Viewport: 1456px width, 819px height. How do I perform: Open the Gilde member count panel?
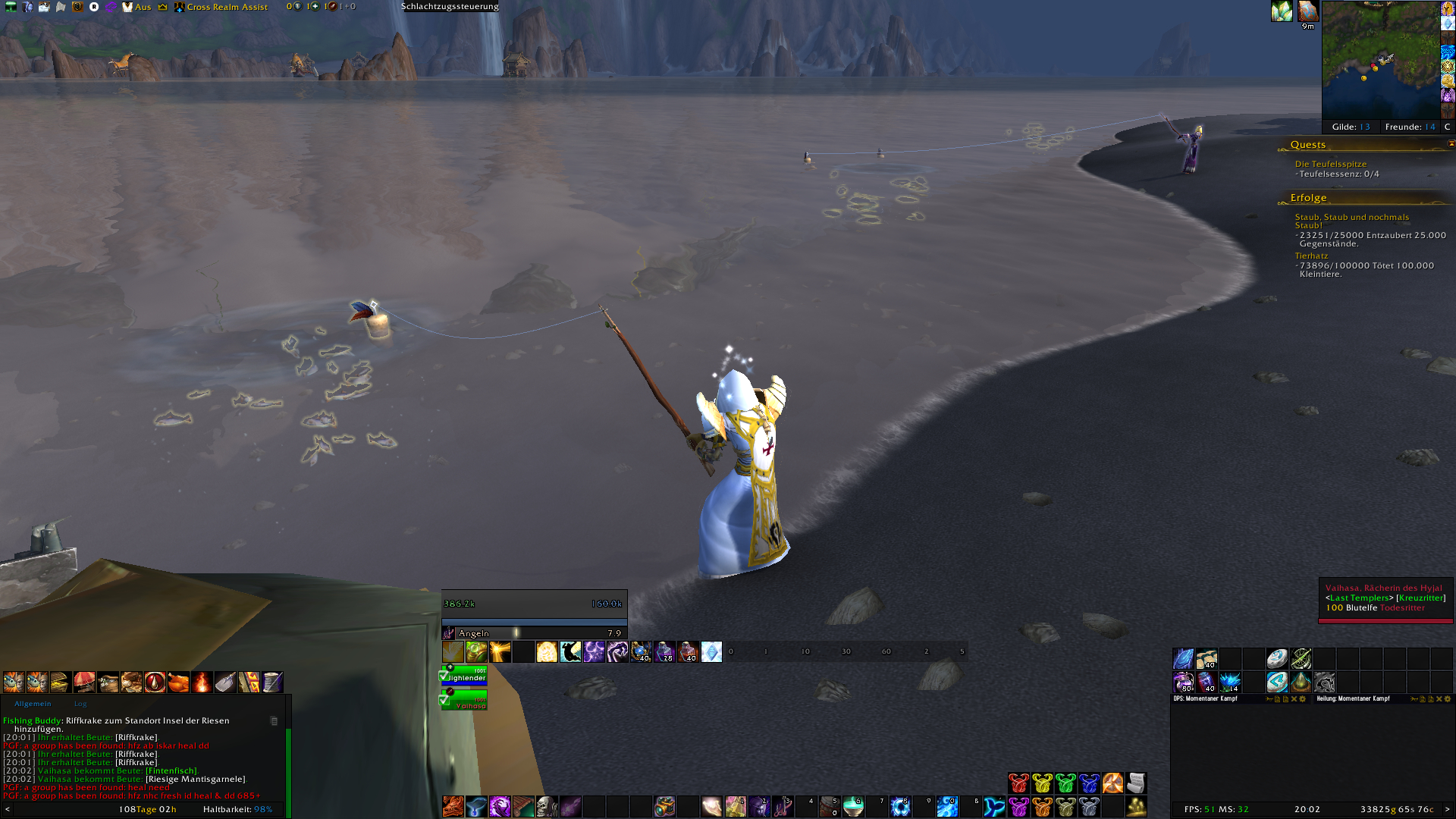[1351, 127]
